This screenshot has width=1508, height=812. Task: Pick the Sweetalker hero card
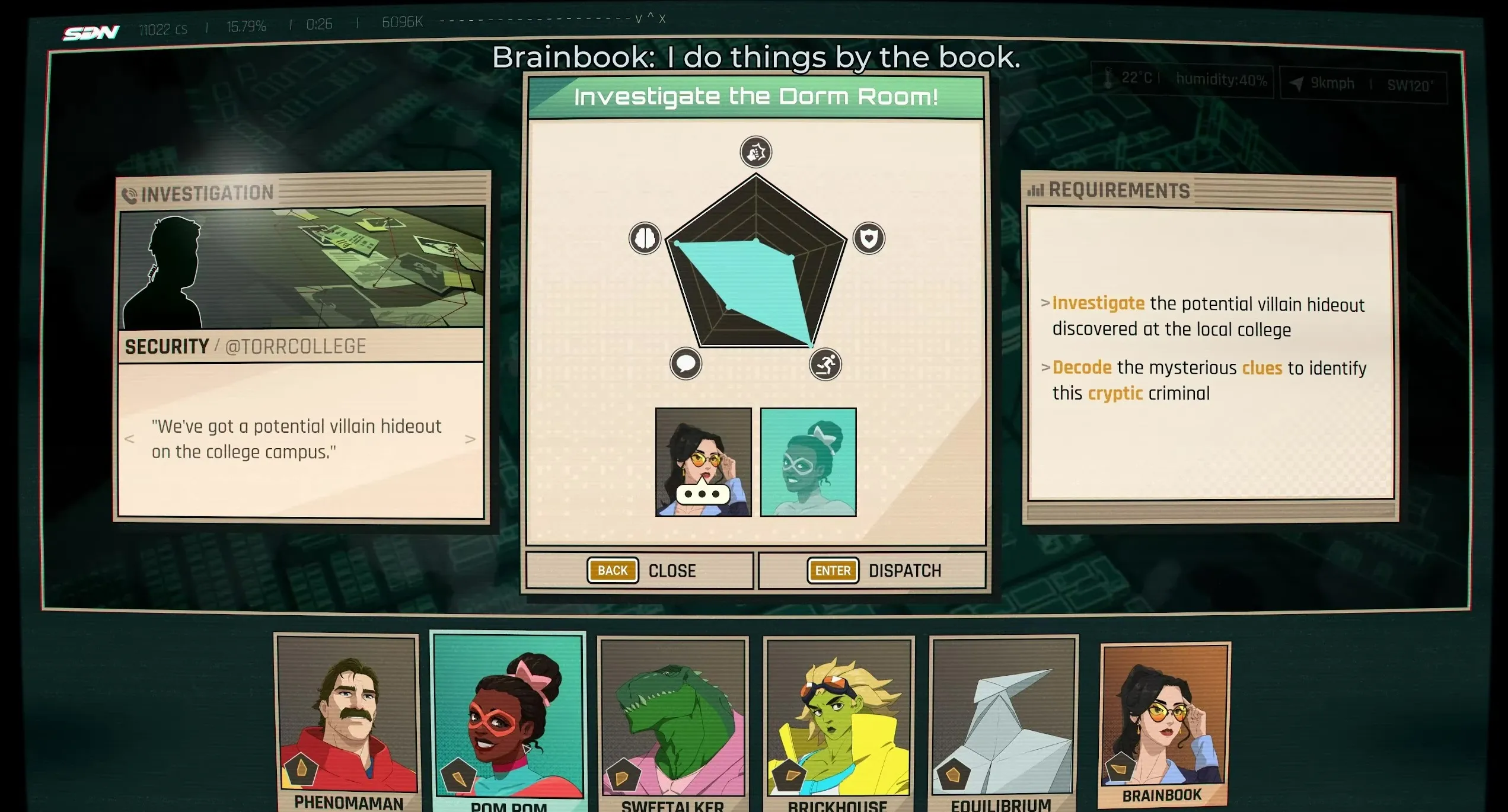click(x=673, y=720)
